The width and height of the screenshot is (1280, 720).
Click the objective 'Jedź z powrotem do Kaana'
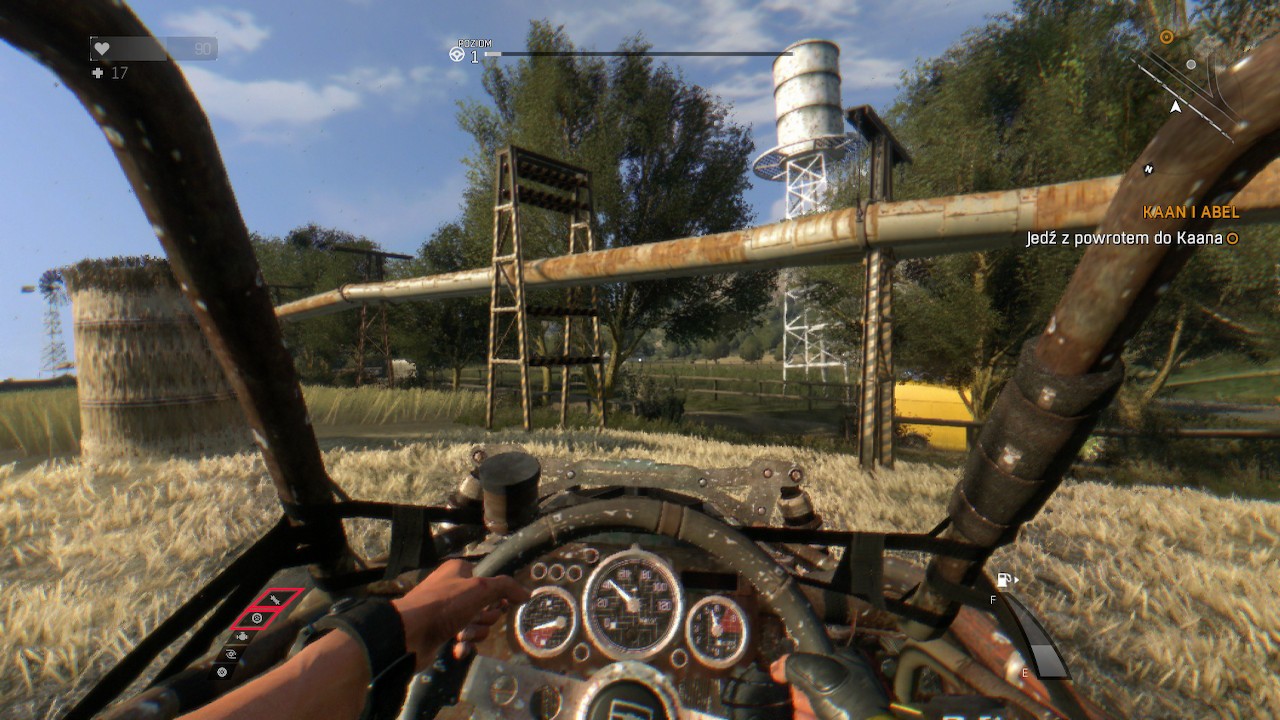(x=1122, y=238)
